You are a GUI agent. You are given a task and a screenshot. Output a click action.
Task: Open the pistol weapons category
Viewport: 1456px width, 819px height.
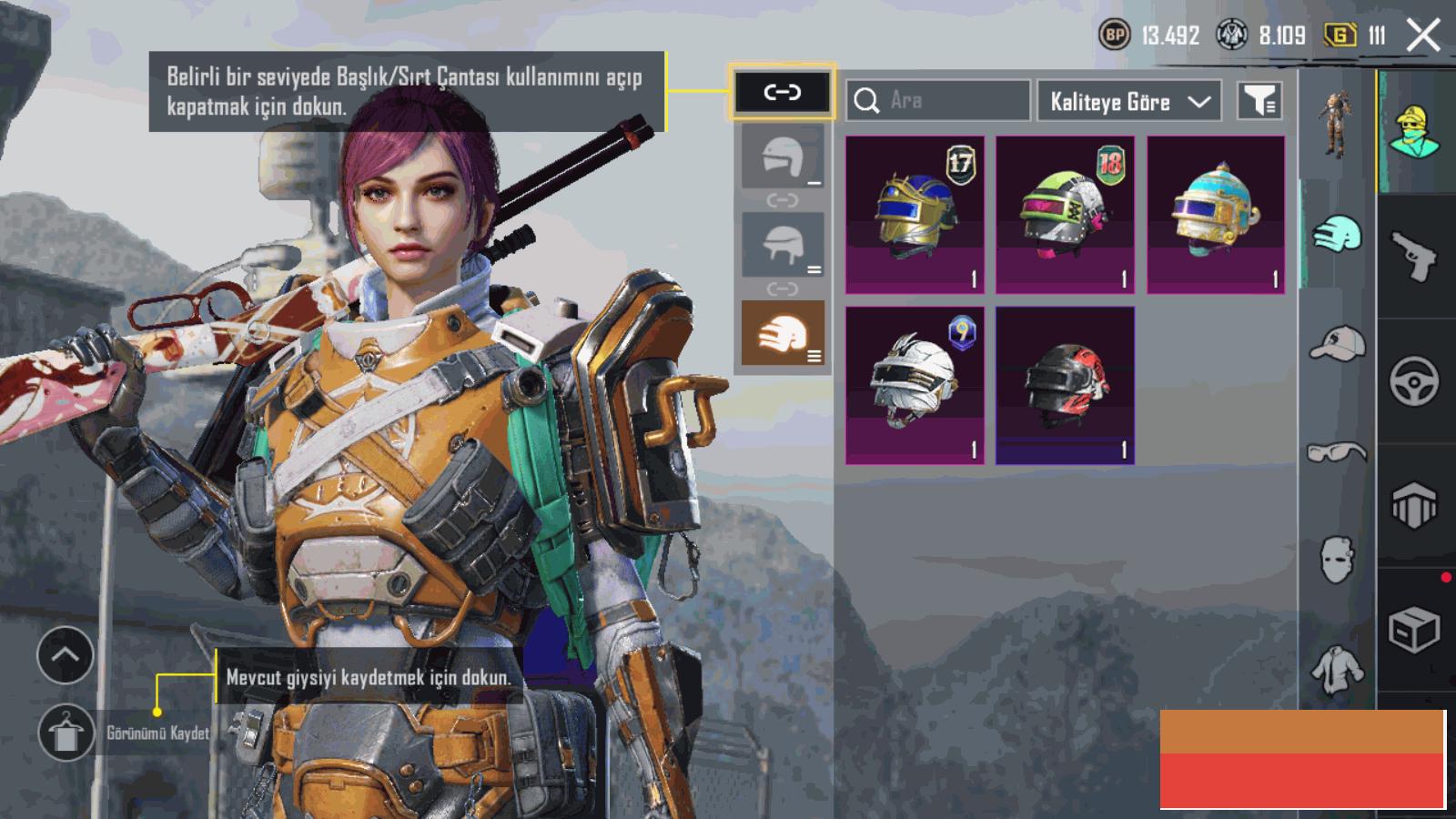point(1414,256)
